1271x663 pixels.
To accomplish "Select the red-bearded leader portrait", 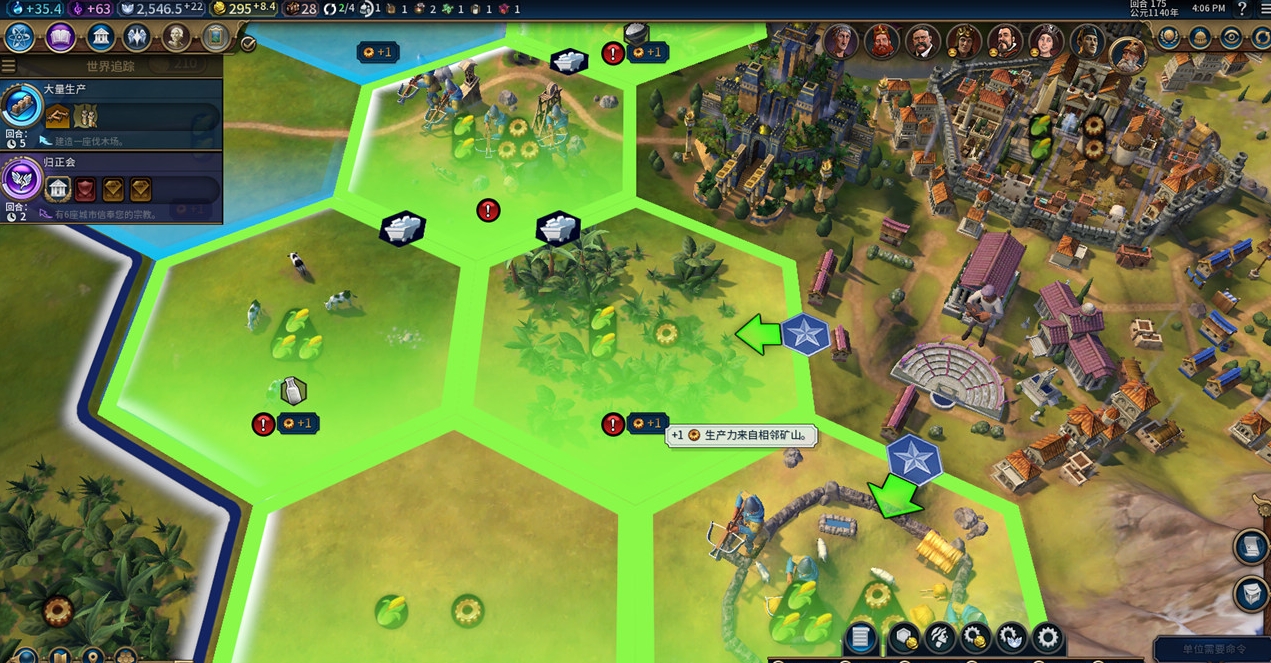I will point(881,42).
